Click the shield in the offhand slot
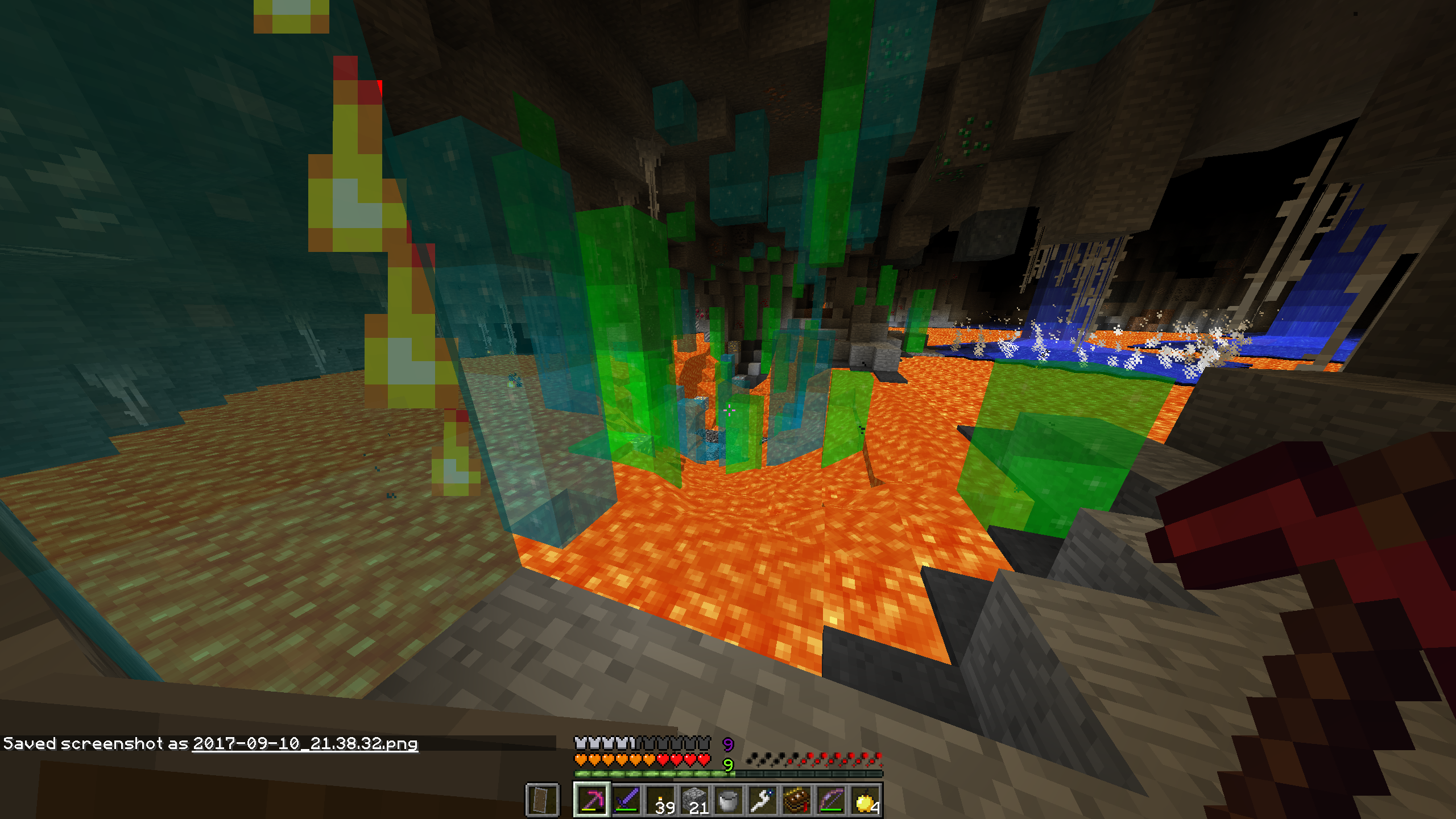1456x819 pixels. 542,800
